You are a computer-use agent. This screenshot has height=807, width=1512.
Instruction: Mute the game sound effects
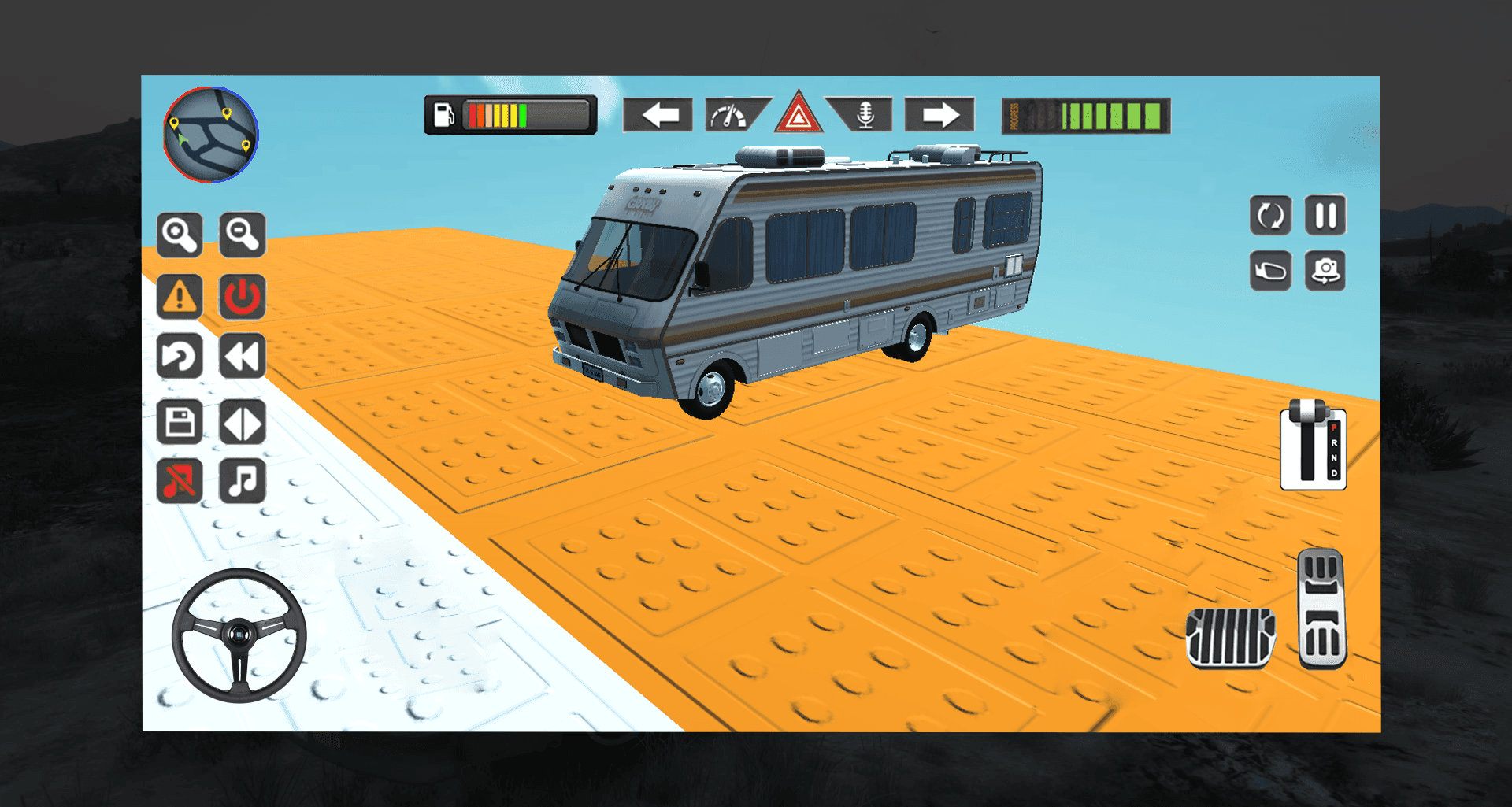click(x=180, y=482)
